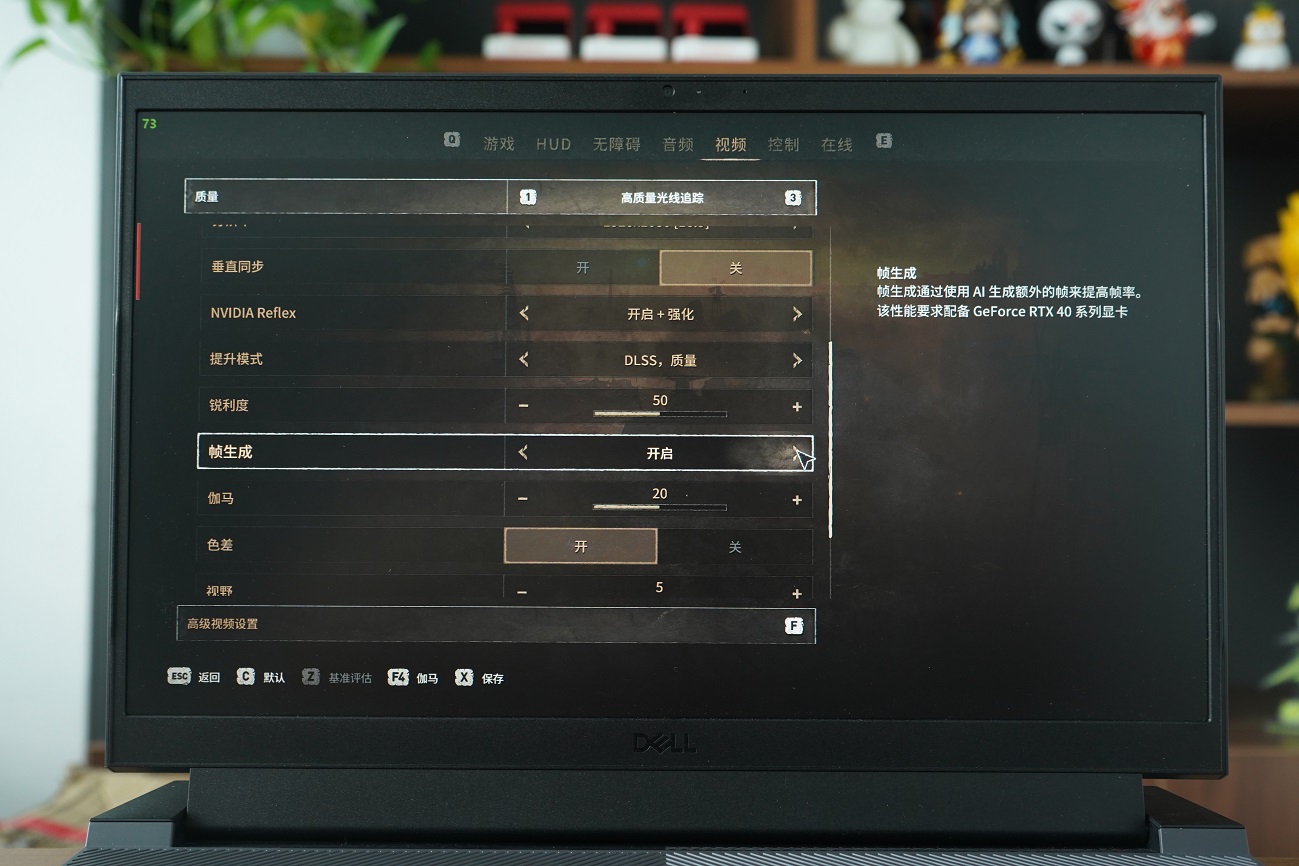Select 关 for 垂直同步
Image resolution: width=1299 pixels, height=866 pixels.
[x=735, y=268]
